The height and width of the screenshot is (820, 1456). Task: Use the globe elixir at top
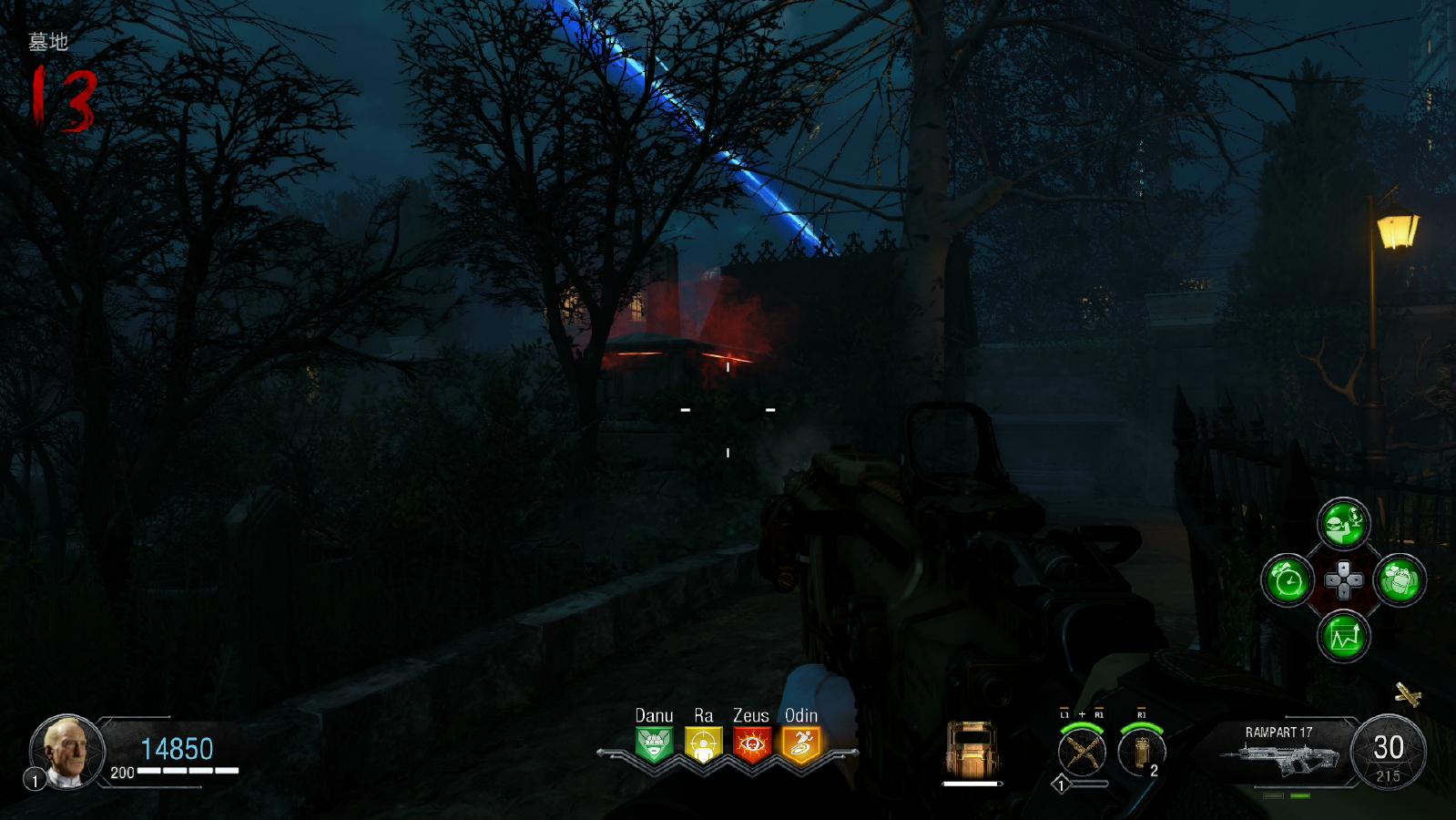[x=1344, y=523]
